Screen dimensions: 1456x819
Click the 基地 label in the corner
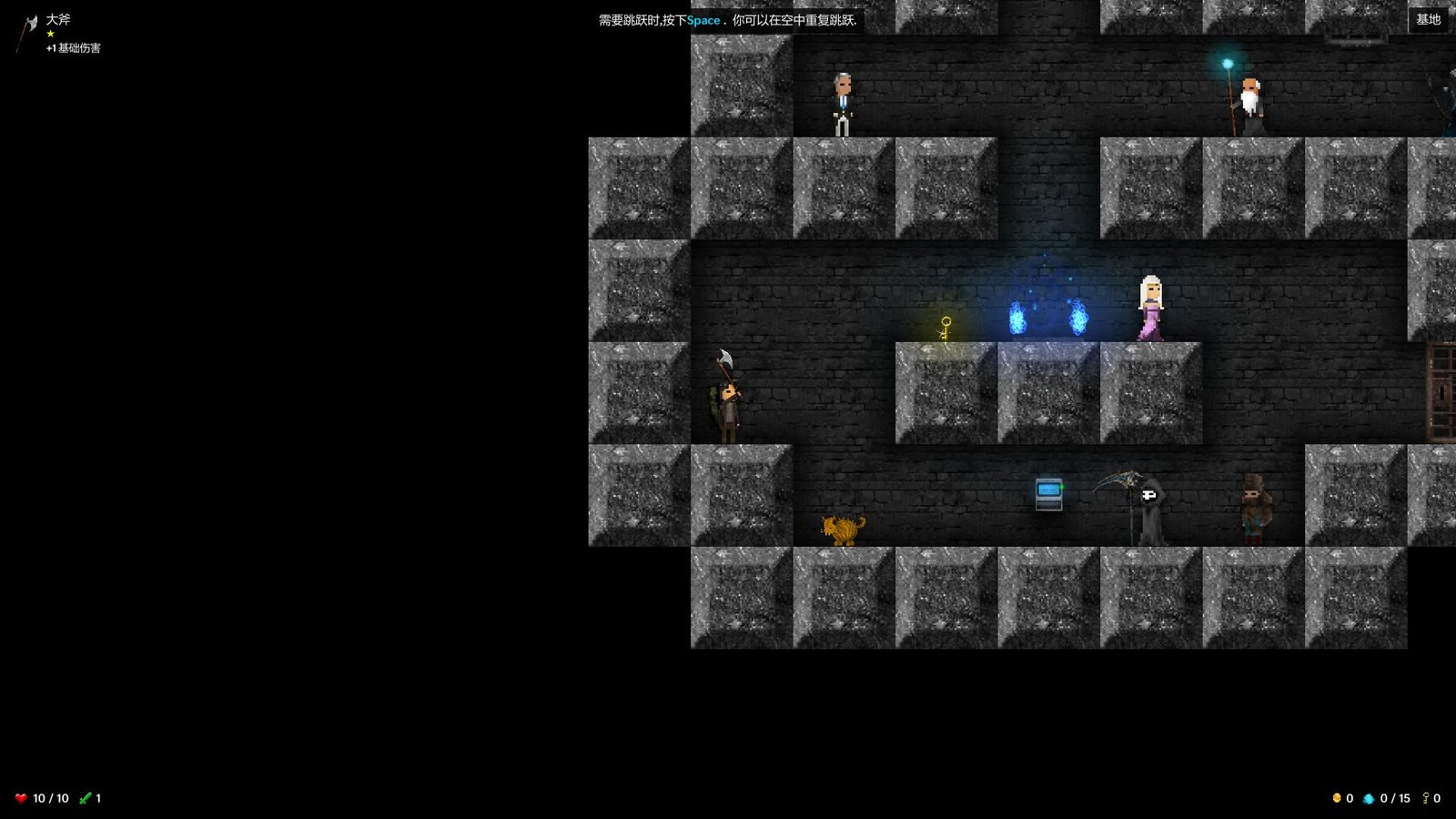click(x=1428, y=19)
